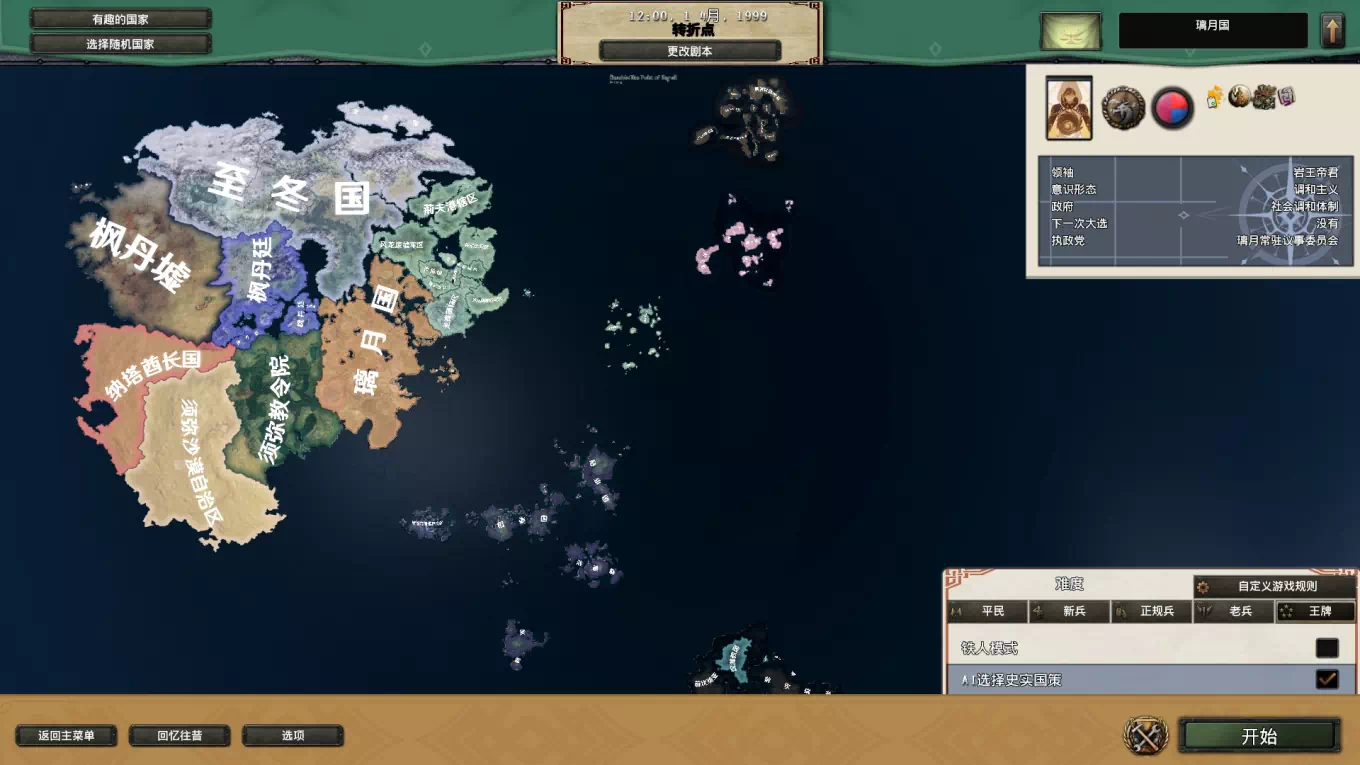Select the 王牌 difficulty
This screenshot has height=765, width=1360.
pos(1316,611)
